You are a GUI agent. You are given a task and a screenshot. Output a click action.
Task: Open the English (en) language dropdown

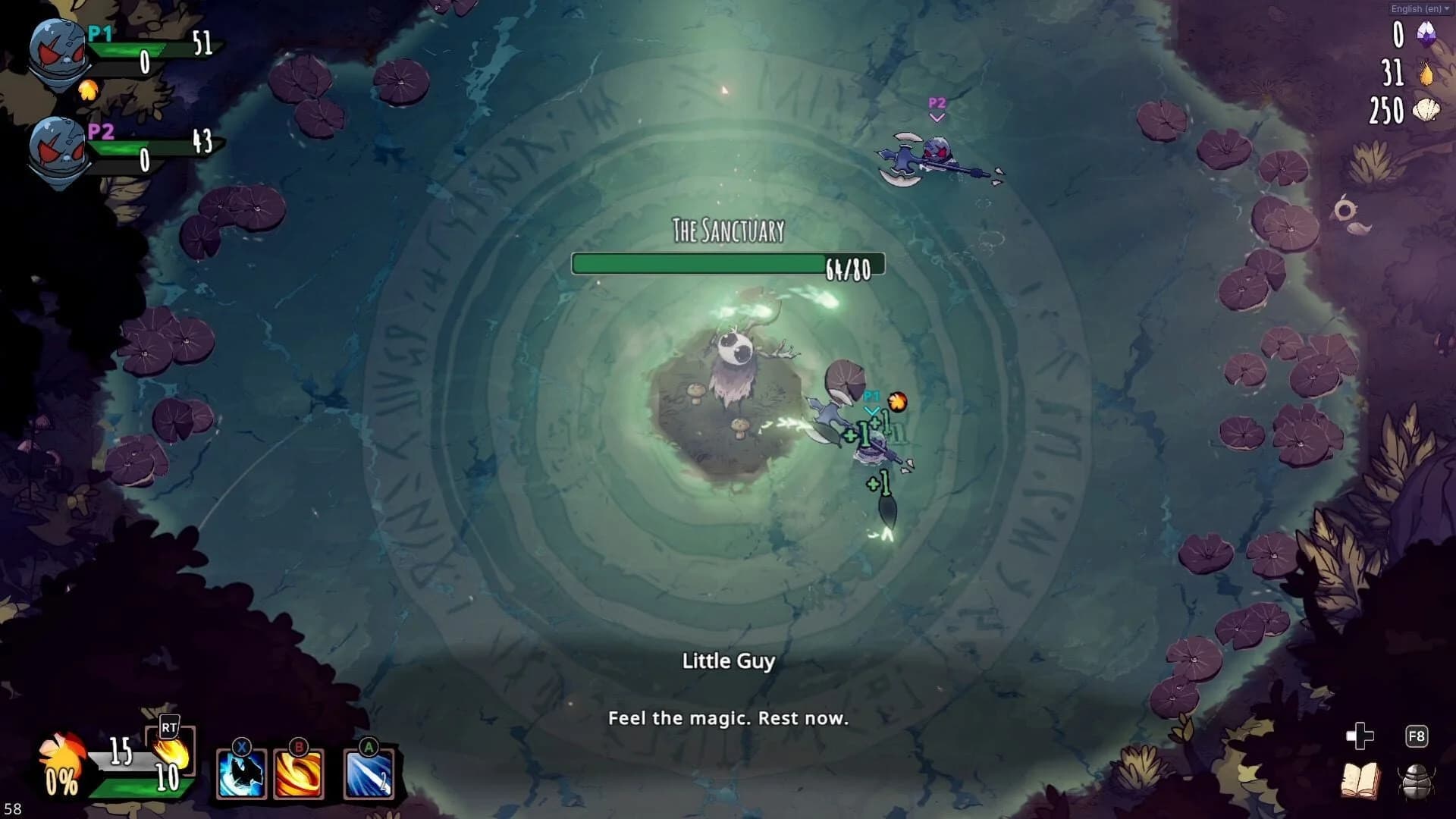click(1415, 9)
